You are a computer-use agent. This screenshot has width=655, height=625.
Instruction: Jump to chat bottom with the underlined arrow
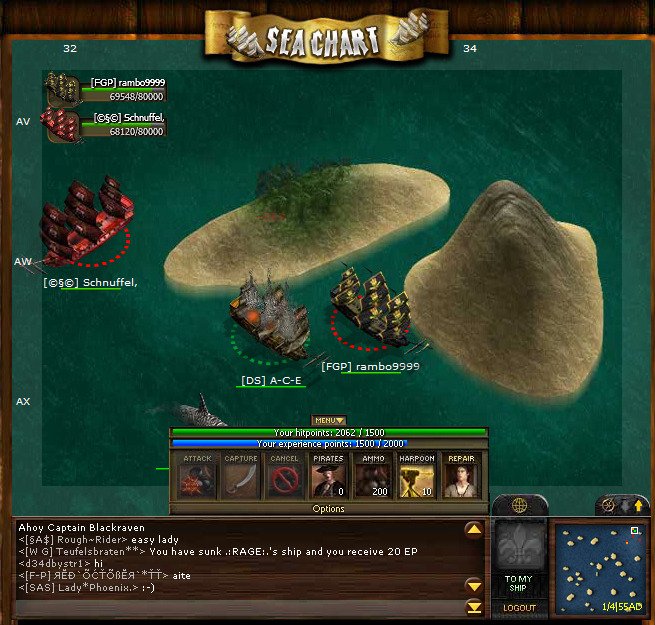(474, 607)
